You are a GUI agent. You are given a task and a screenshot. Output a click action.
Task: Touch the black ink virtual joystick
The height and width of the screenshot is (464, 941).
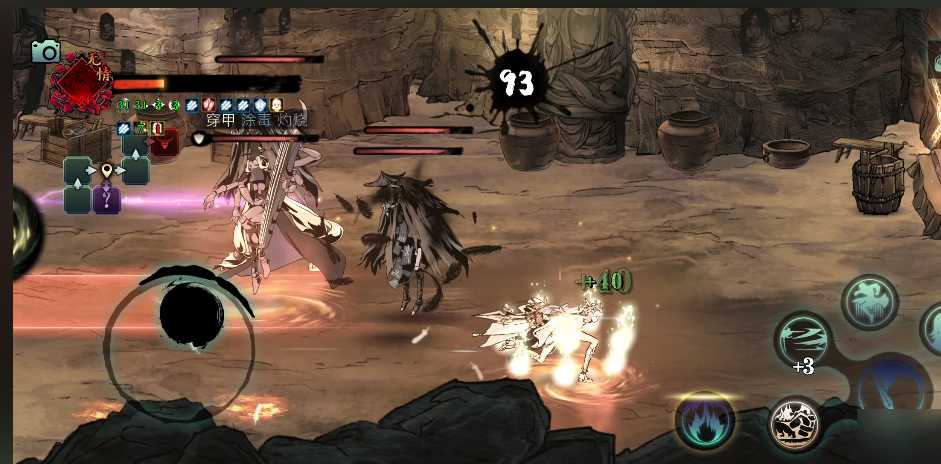pyautogui.click(x=191, y=314)
